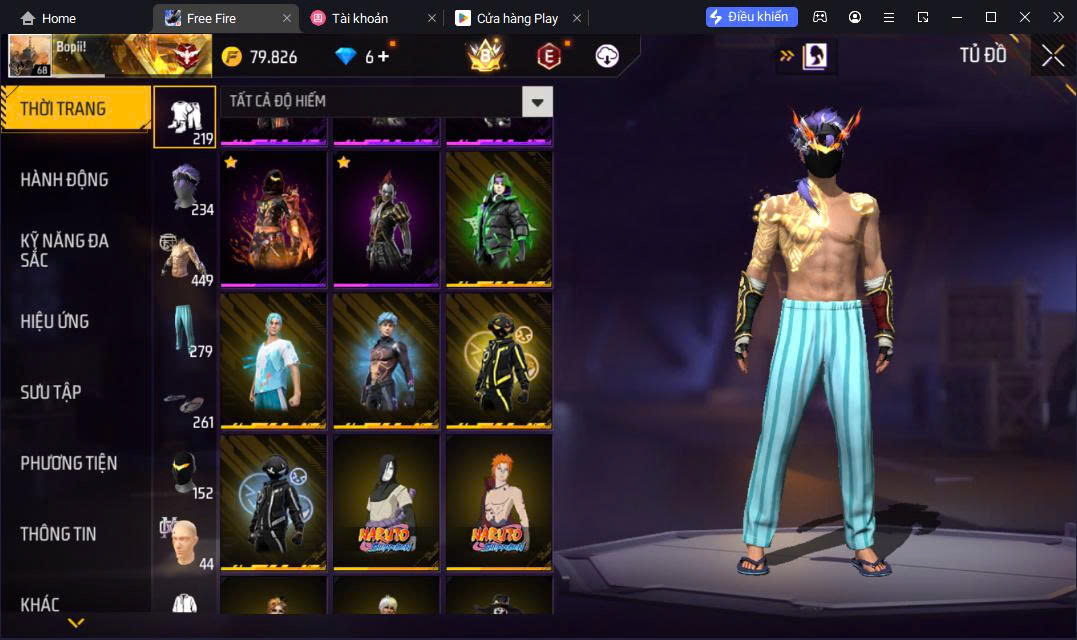1077x640 pixels.
Task: Select the Kỹ Năng Đa Sắc tab
Action: click(65, 250)
